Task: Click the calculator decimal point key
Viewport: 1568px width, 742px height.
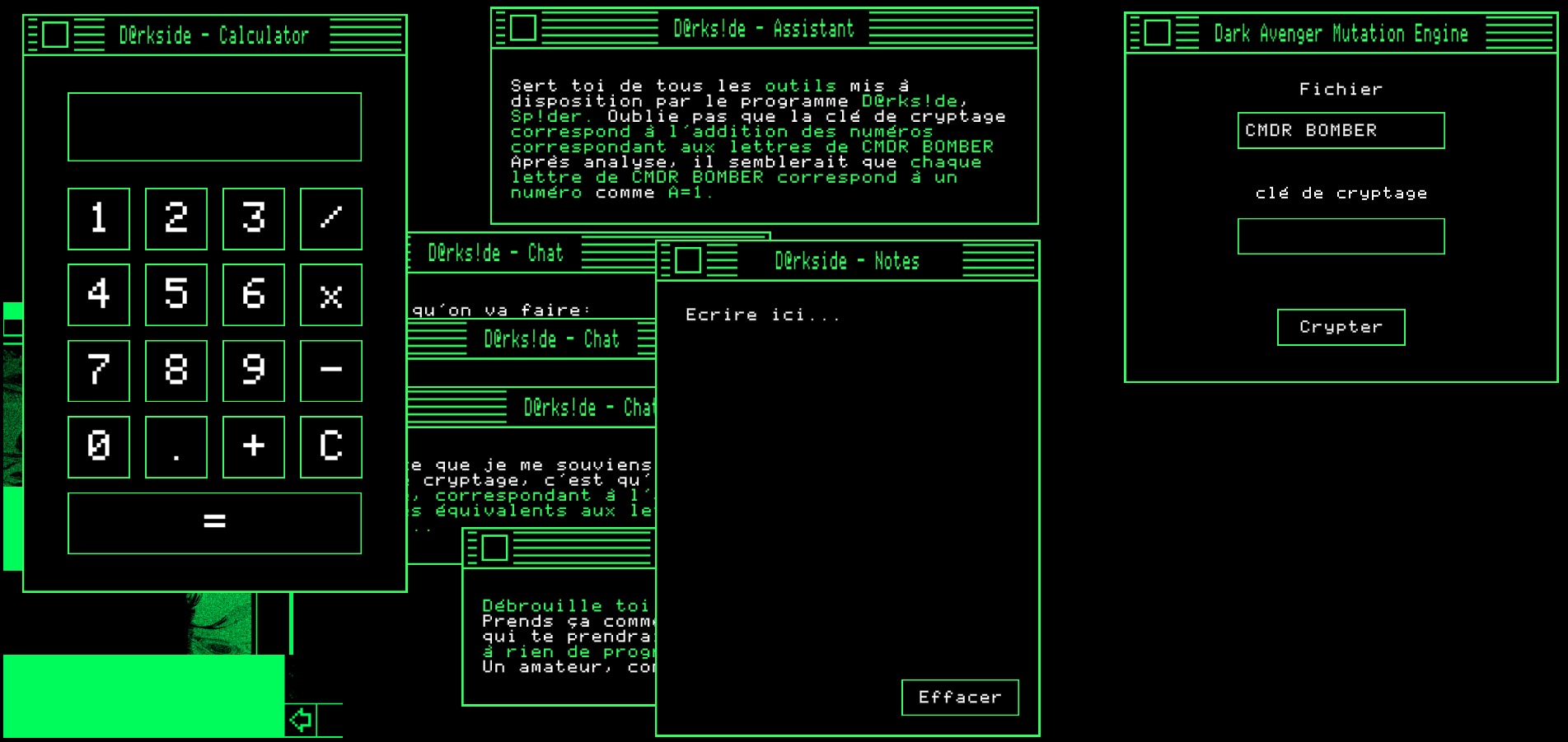Action: (176, 446)
